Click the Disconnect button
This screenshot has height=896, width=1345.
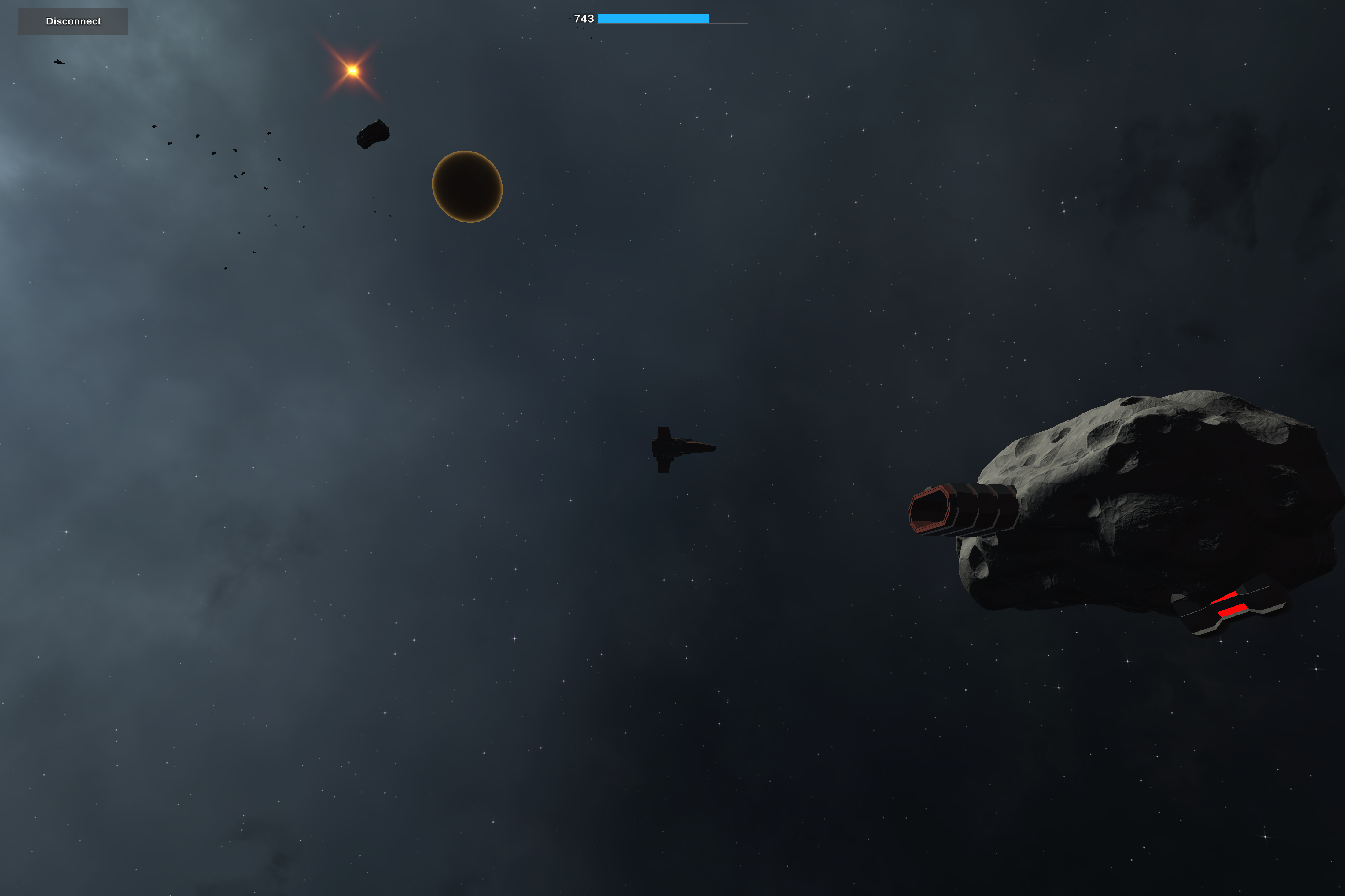[x=73, y=21]
